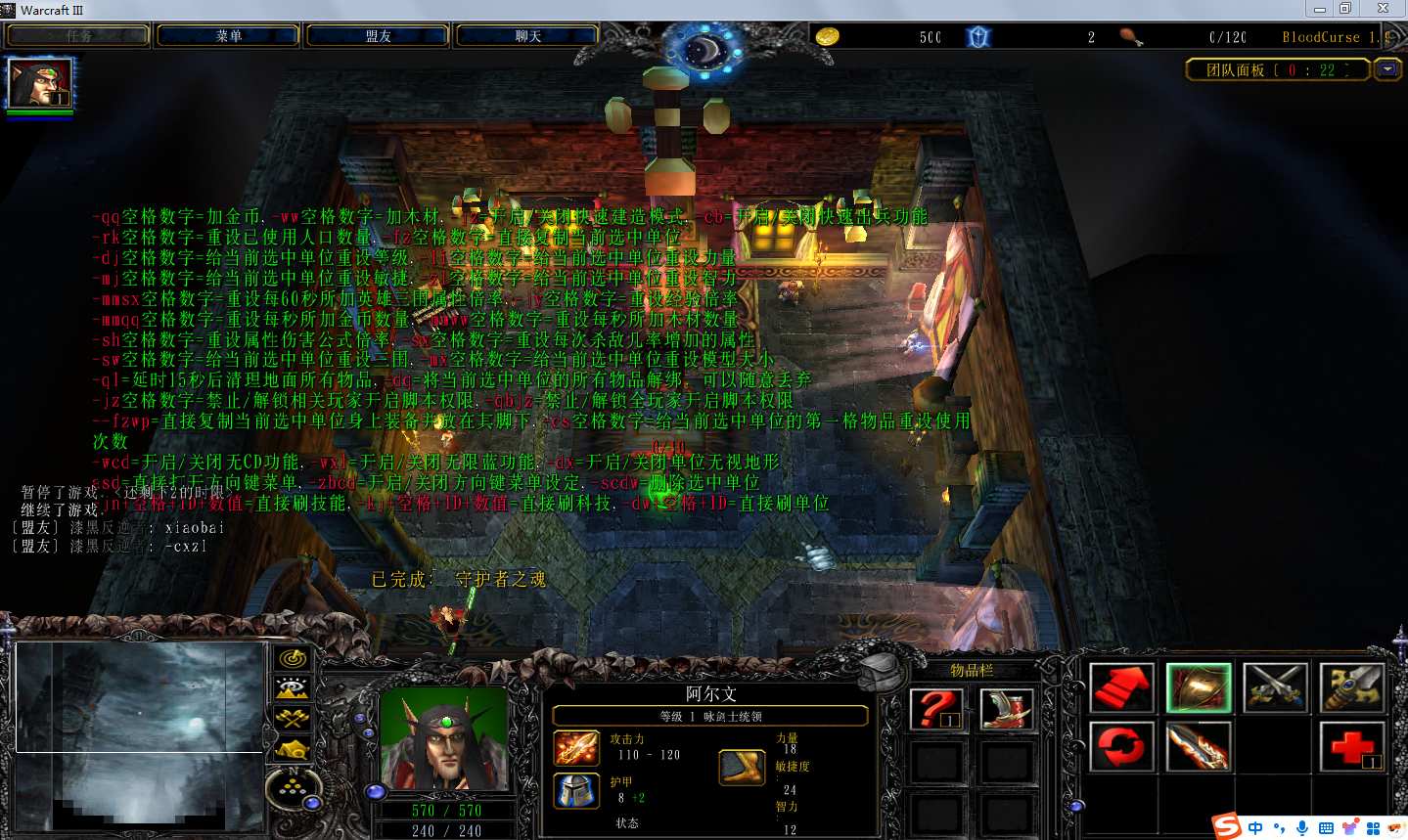Toggle the minimap terrain eye button
The width and height of the screenshot is (1408, 840).
coord(292,688)
